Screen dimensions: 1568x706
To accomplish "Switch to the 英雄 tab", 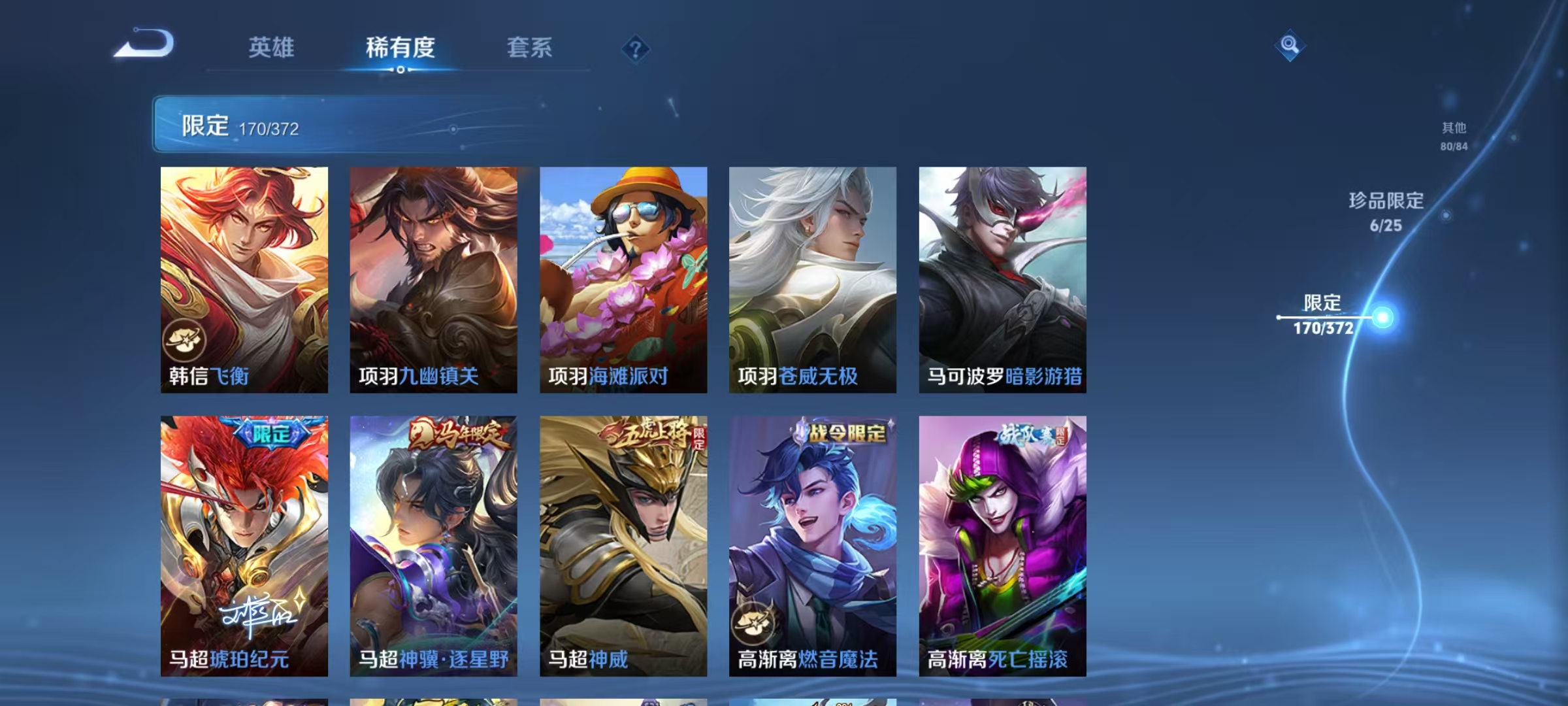I will pos(272,48).
